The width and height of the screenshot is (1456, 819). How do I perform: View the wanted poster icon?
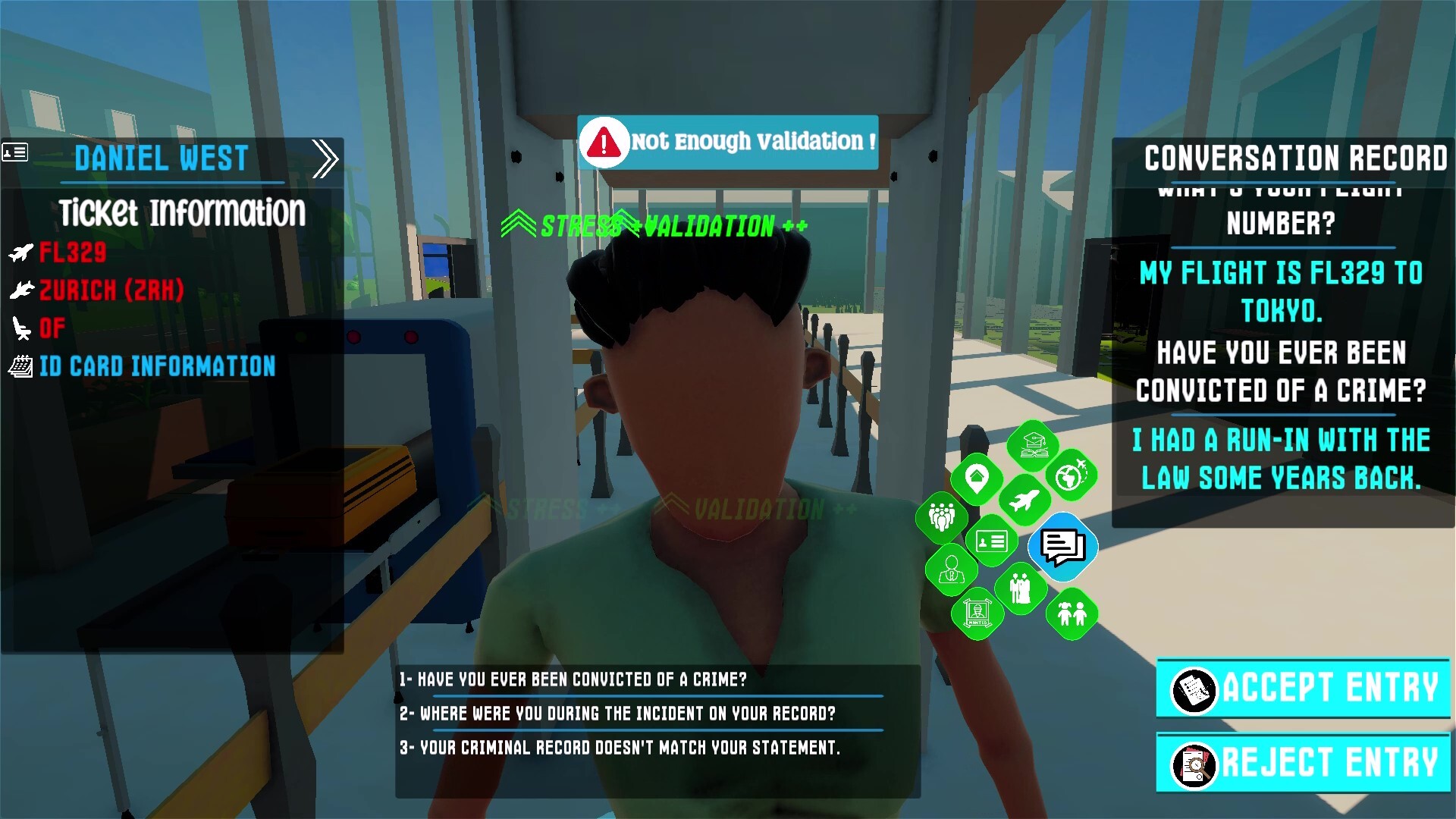(x=979, y=610)
